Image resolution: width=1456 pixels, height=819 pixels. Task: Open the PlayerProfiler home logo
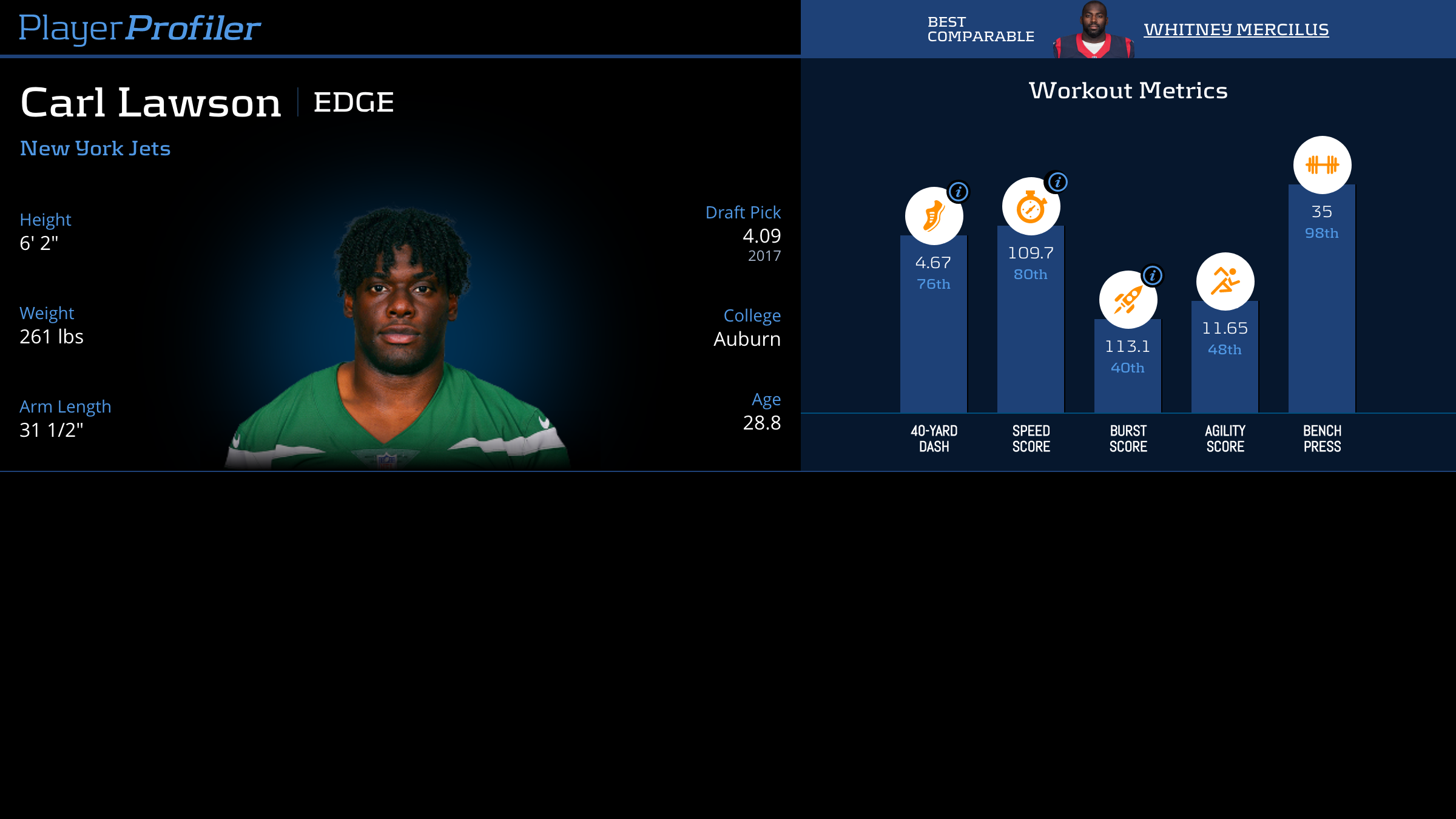[x=140, y=29]
